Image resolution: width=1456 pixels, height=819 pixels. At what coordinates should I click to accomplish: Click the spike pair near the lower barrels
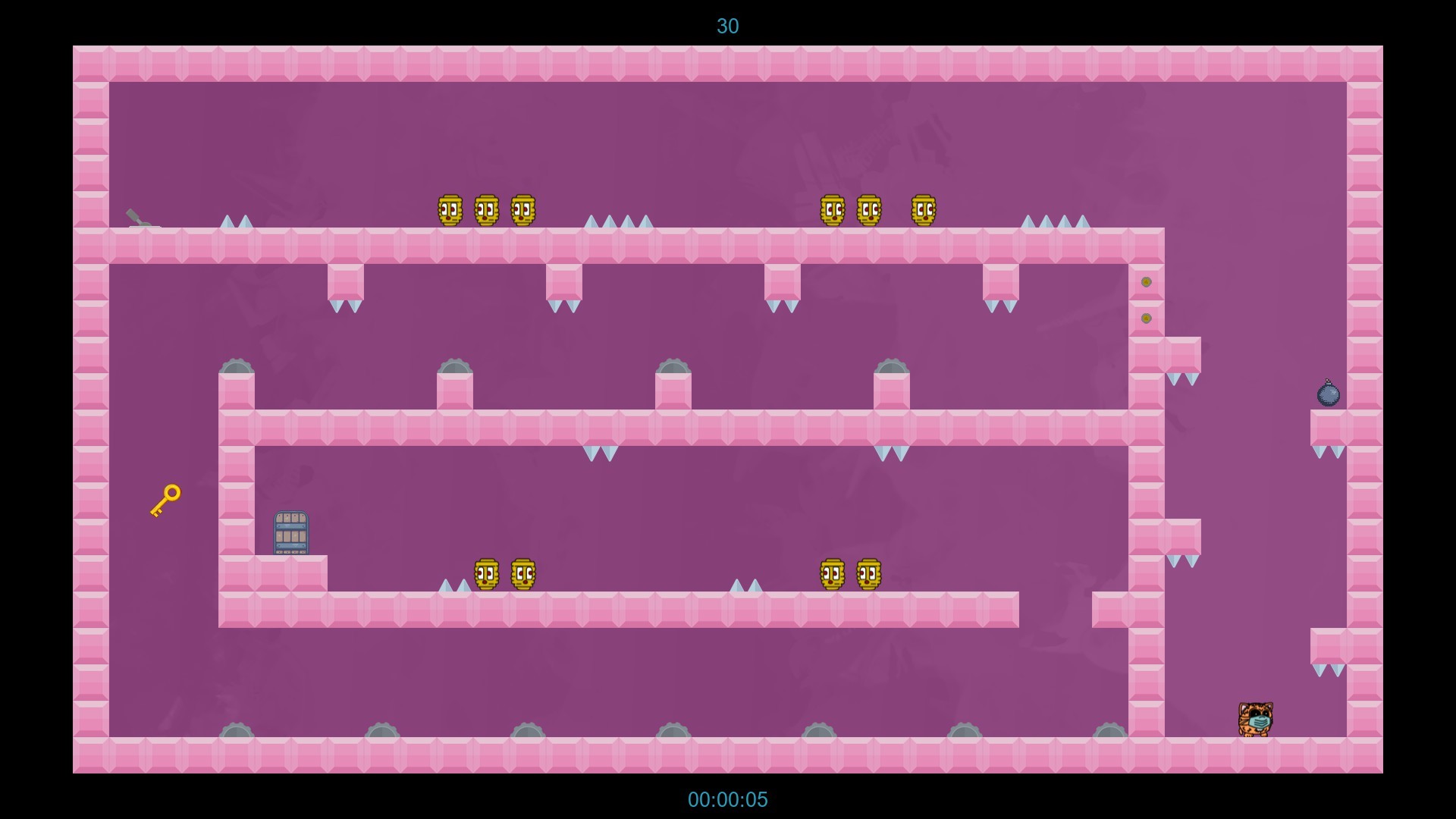pos(452,586)
